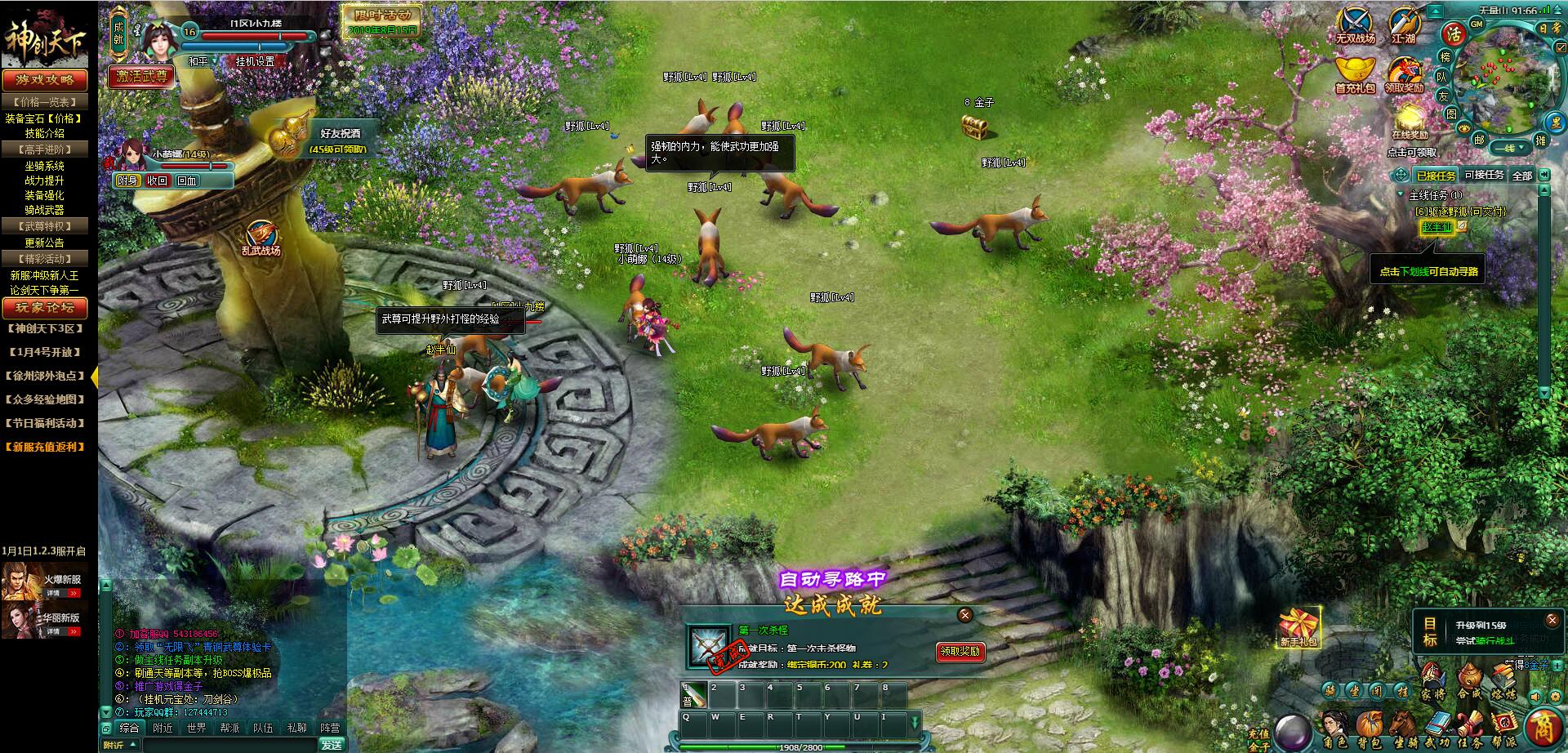The height and width of the screenshot is (753, 1568).
Task: Switch to the 世界 chat tab
Action: pyautogui.click(x=197, y=728)
